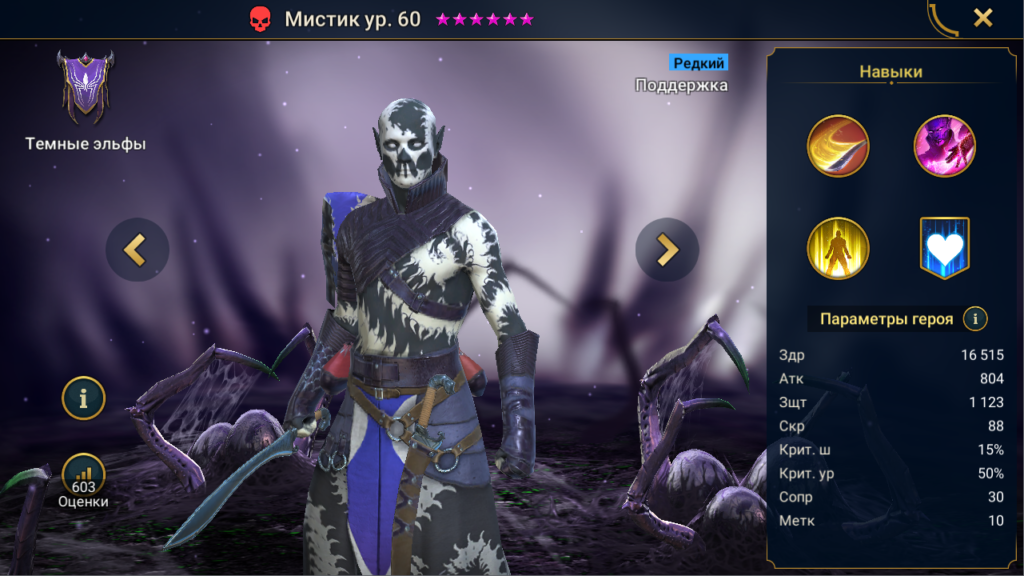Open the white heart aura skill
Image resolution: width=1024 pixels, height=576 pixels.
click(944, 248)
